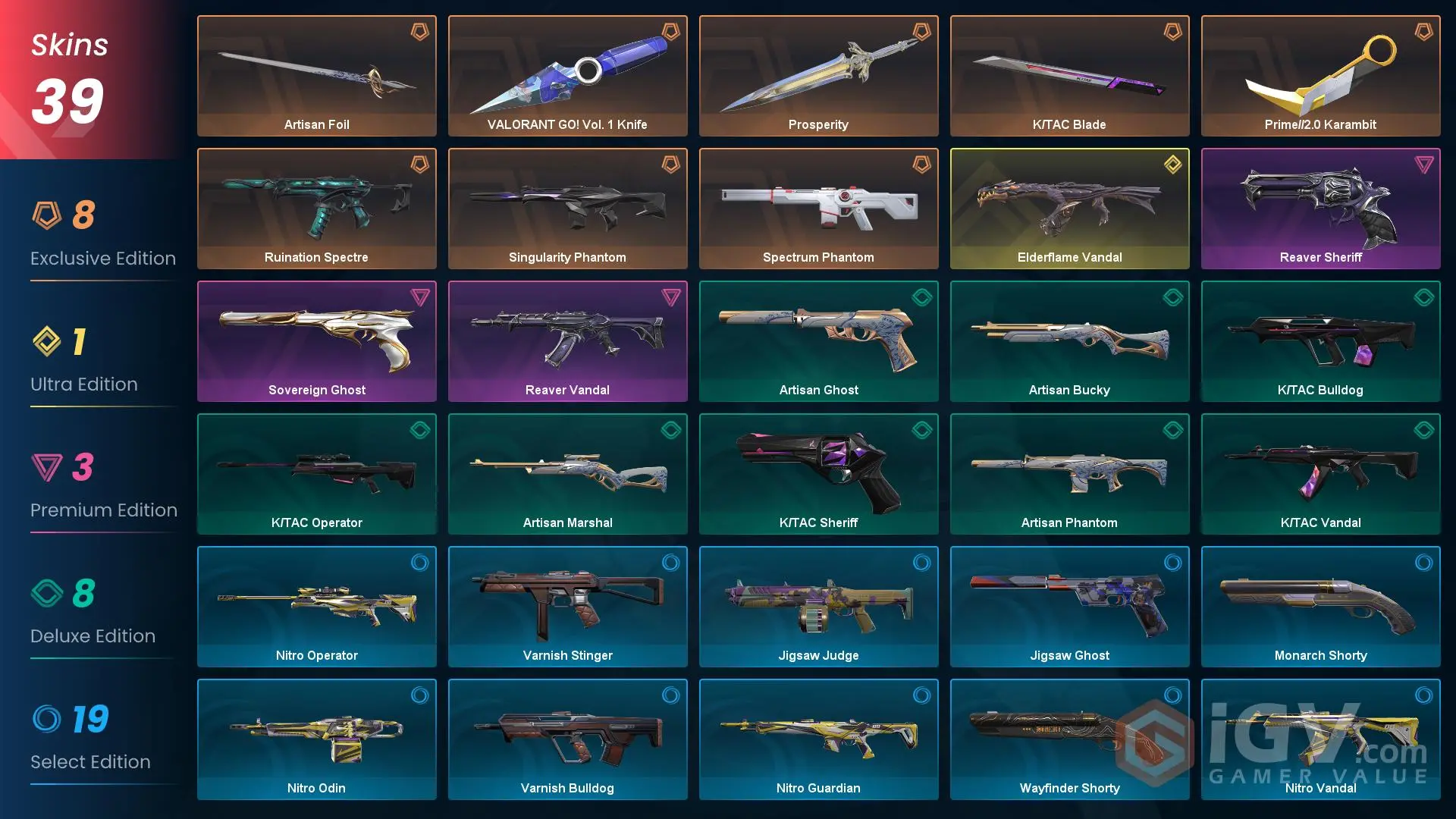Click the Deluxe Edition icon in the sidebar

(x=45, y=595)
